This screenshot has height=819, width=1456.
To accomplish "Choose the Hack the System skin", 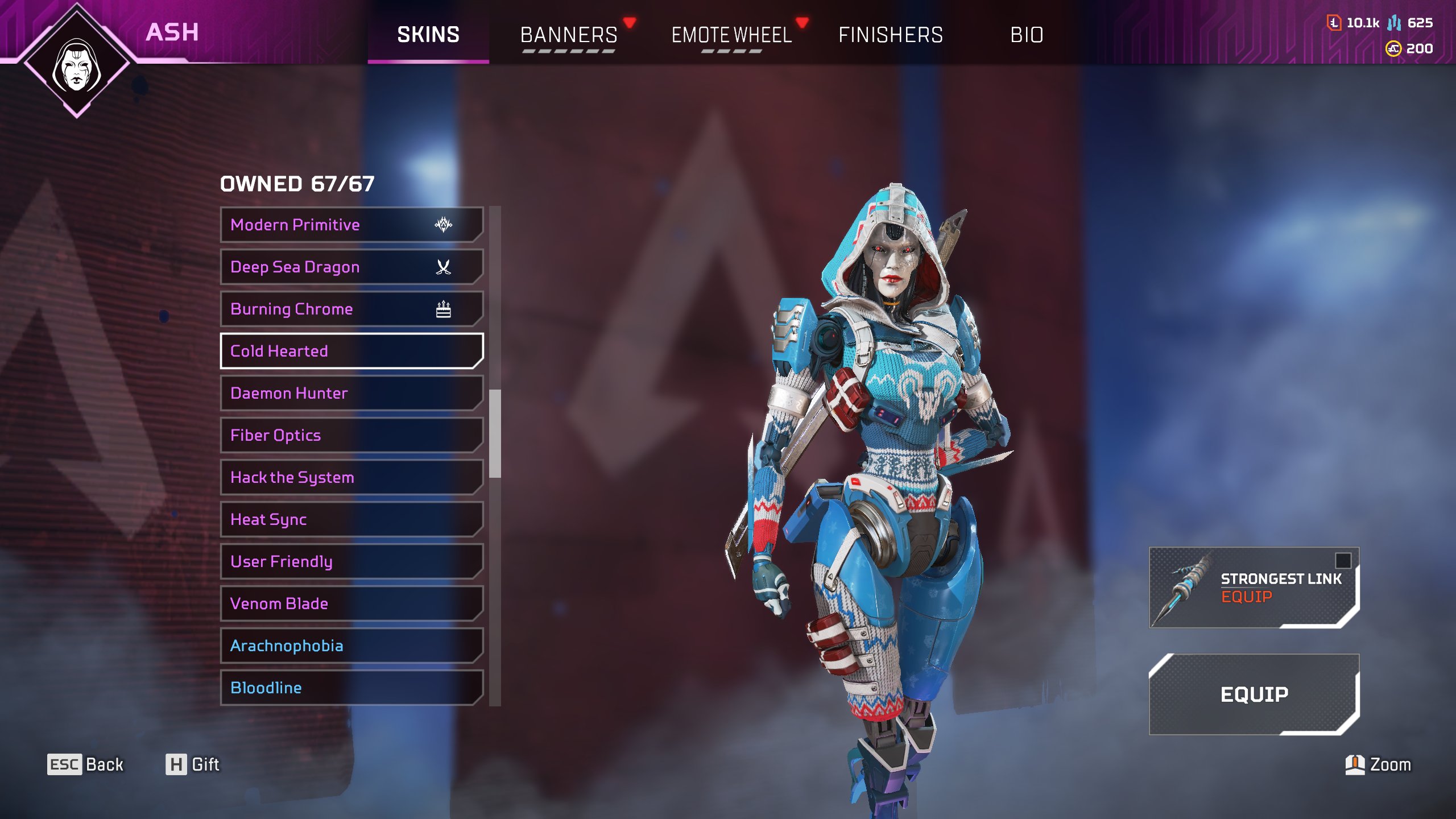I will [351, 477].
